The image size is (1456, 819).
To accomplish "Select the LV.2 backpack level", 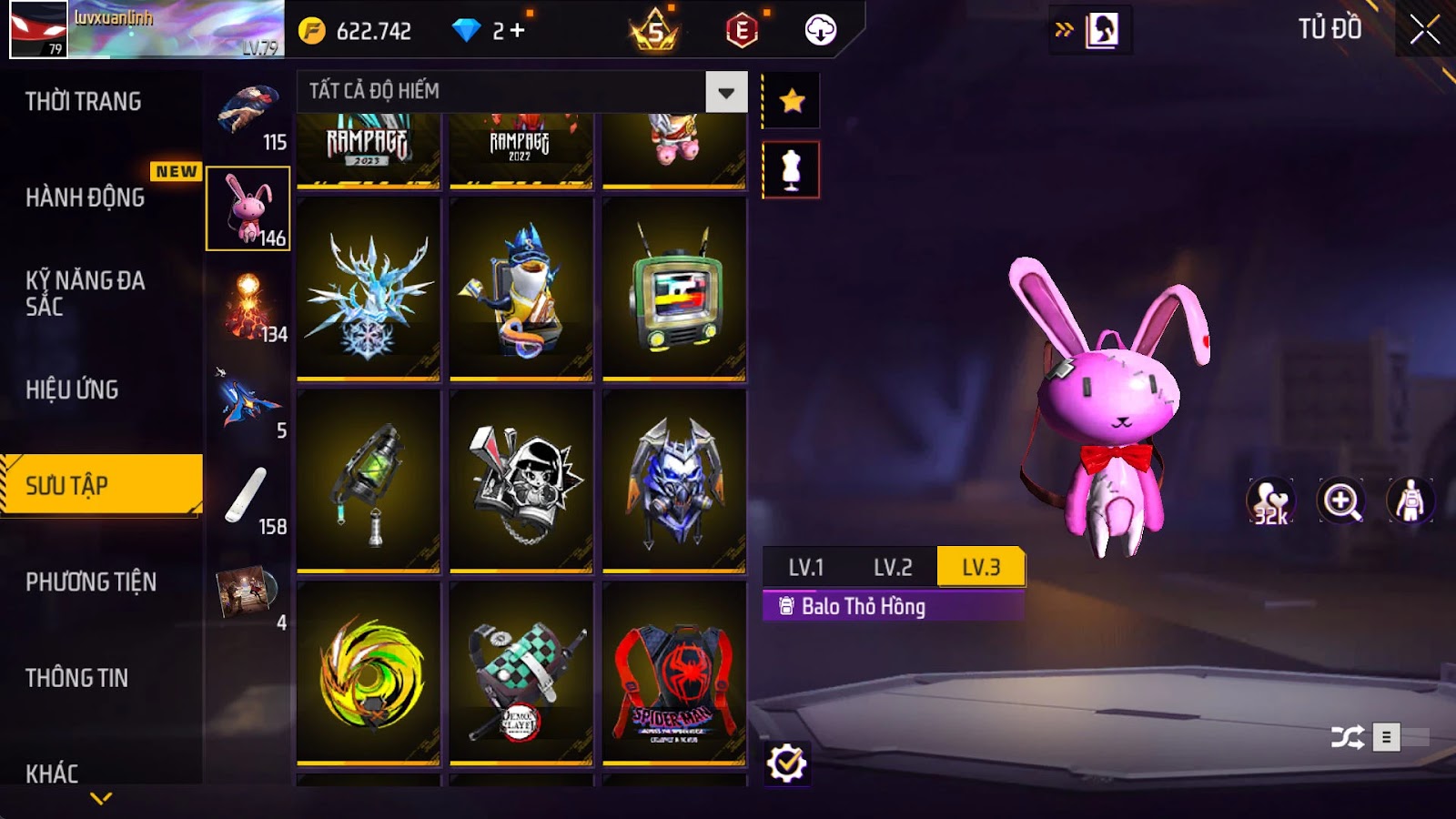I will 892,568.
